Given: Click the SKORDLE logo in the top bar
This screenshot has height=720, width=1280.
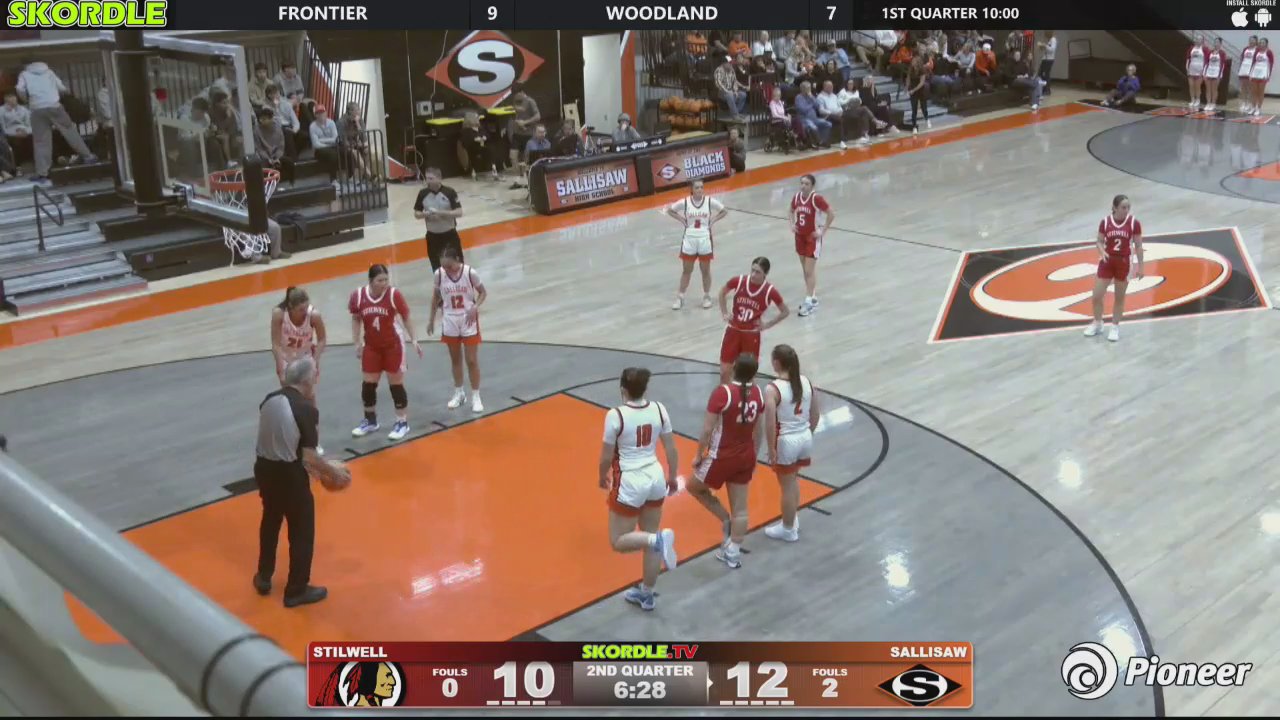Looking at the screenshot, I should (85, 14).
